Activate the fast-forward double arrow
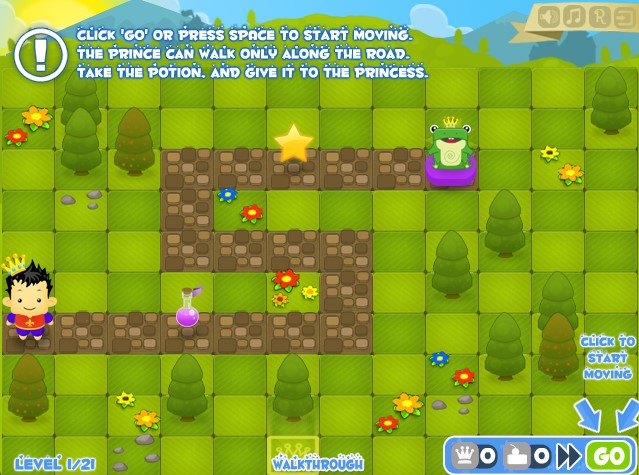 click(x=569, y=456)
